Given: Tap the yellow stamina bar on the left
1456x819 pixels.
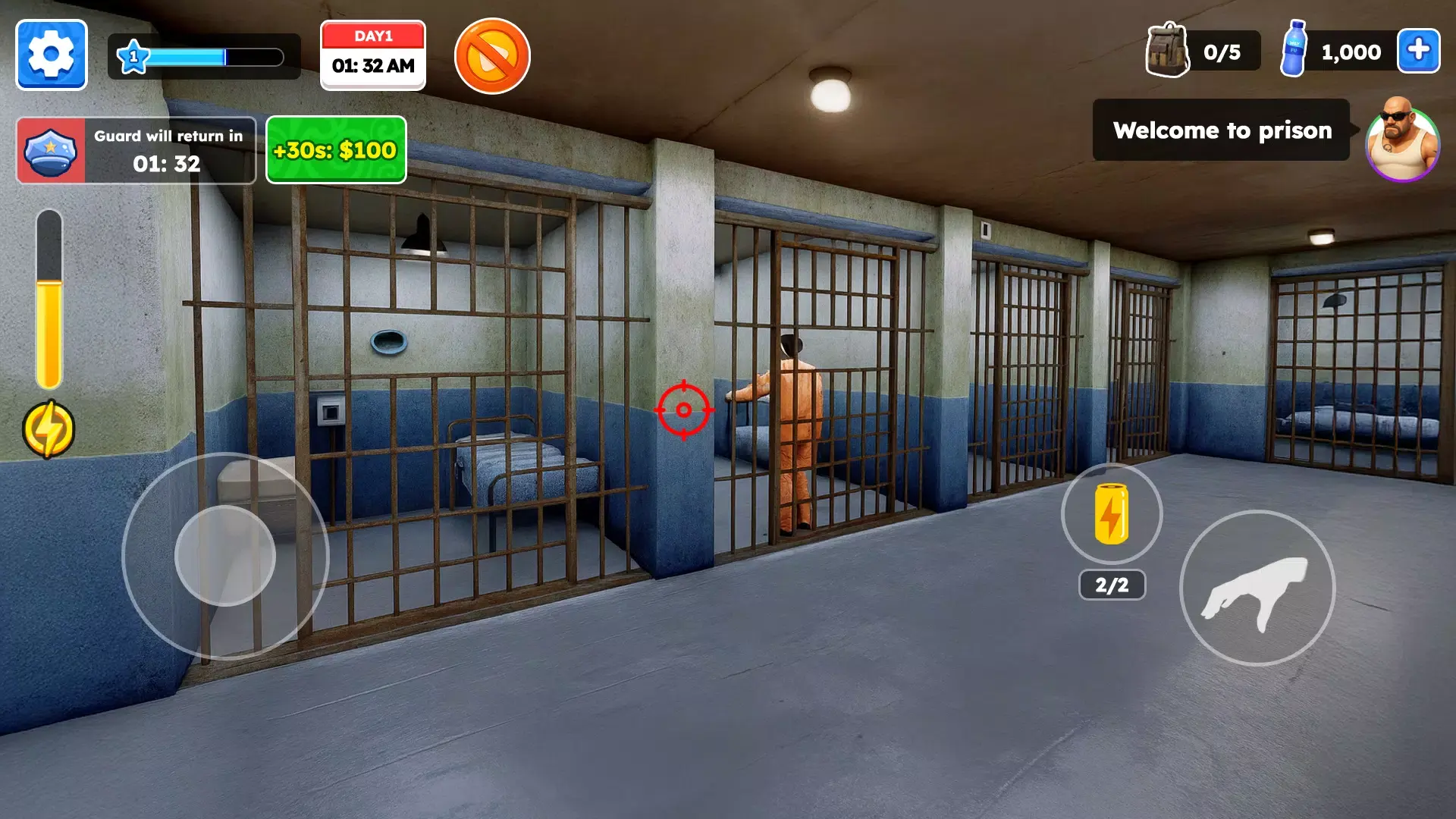Looking at the screenshot, I should (x=49, y=303).
